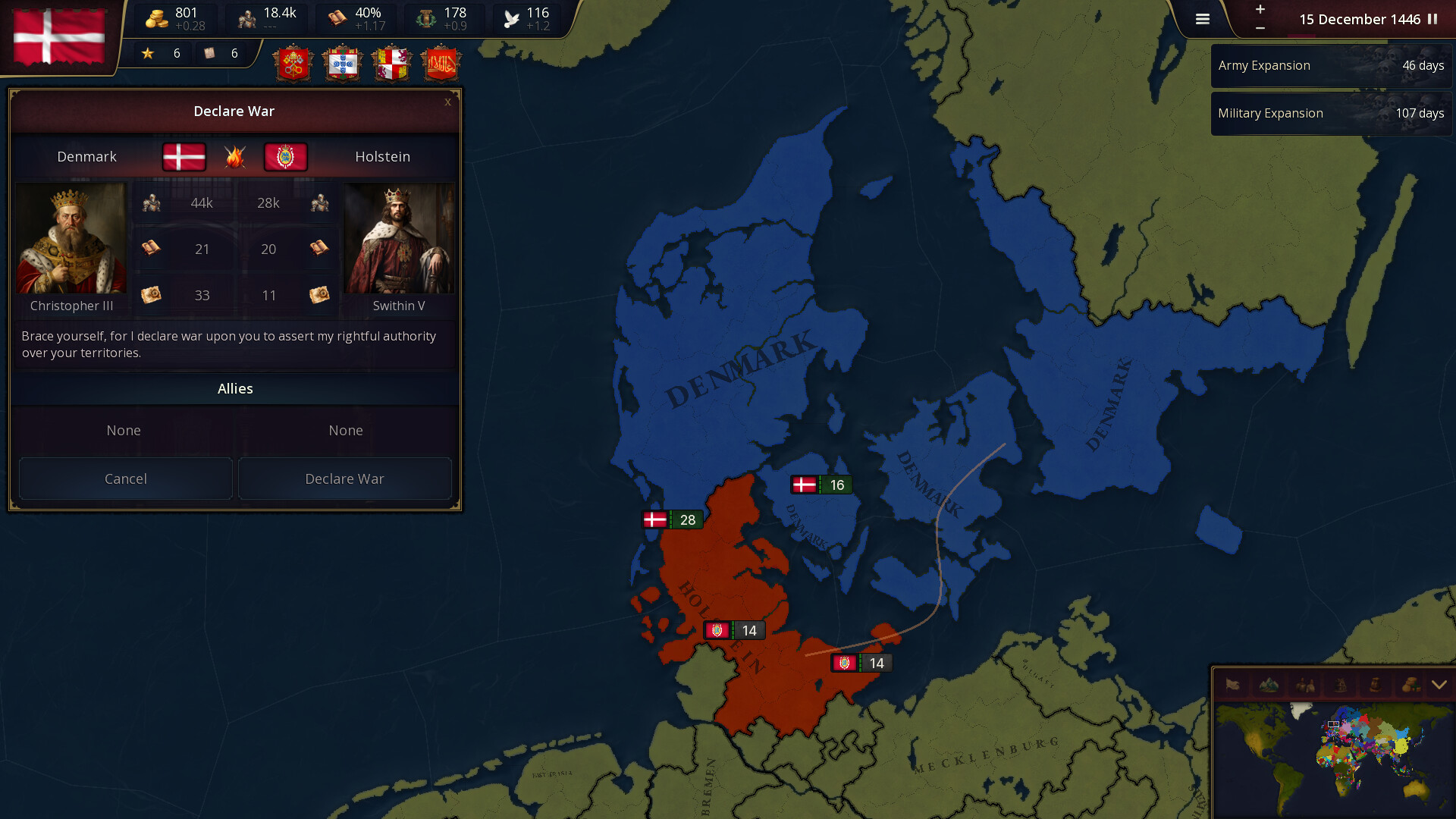Select the Castile quartered shield emblem
The height and width of the screenshot is (819, 1456).
click(x=391, y=63)
